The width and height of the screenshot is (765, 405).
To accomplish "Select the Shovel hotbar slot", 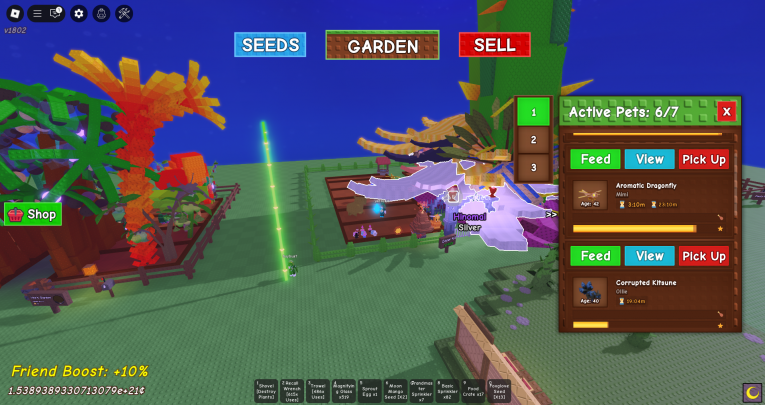I will pos(266,391).
